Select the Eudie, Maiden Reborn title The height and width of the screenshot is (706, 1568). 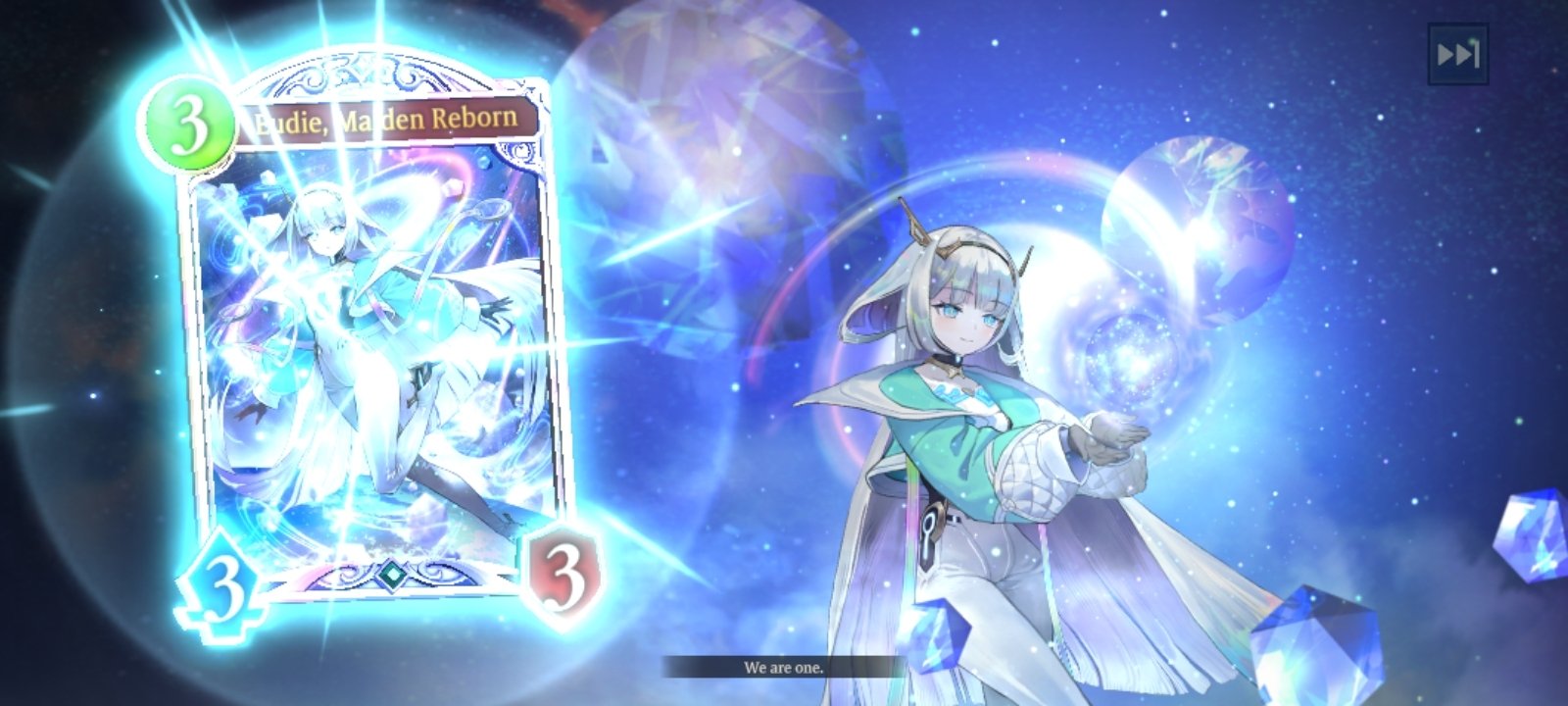387,120
